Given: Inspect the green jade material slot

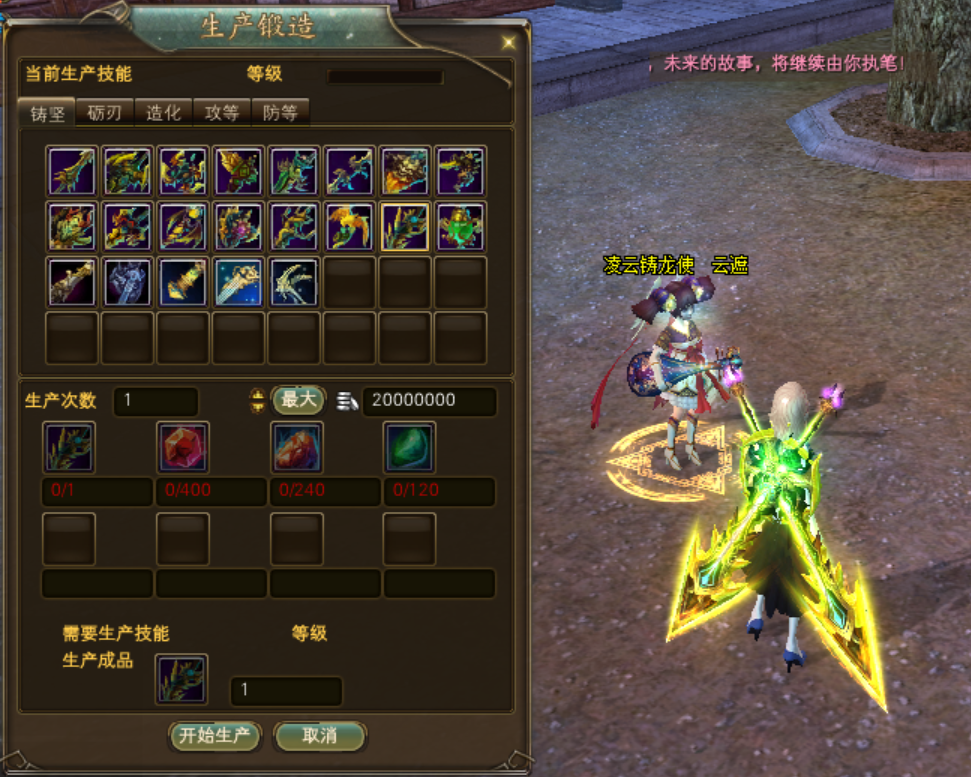Looking at the screenshot, I should (410, 447).
